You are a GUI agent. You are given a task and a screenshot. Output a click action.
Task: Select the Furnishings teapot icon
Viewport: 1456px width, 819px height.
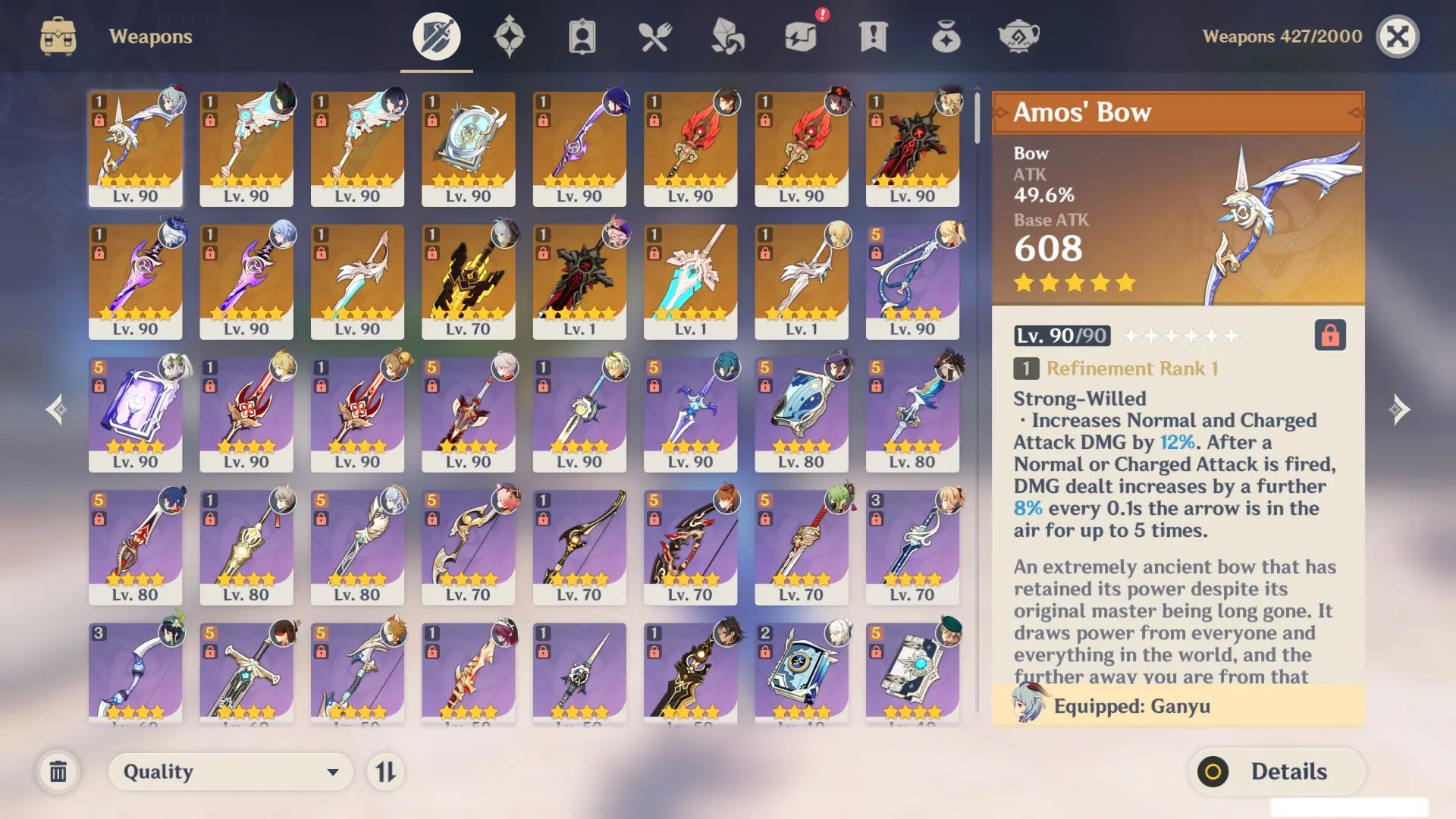[x=1018, y=35]
